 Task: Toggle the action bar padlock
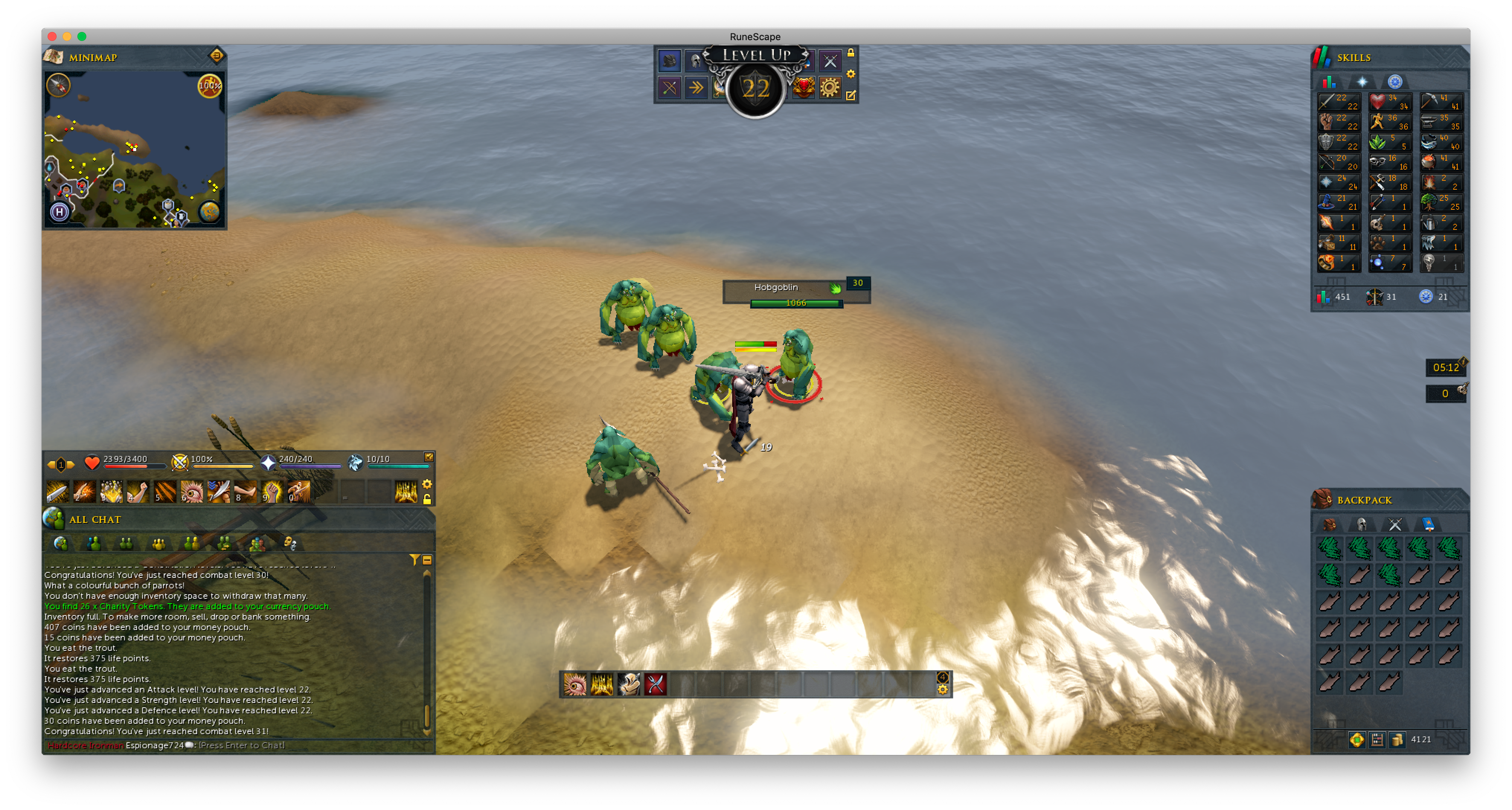pyautogui.click(x=427, y=499)
